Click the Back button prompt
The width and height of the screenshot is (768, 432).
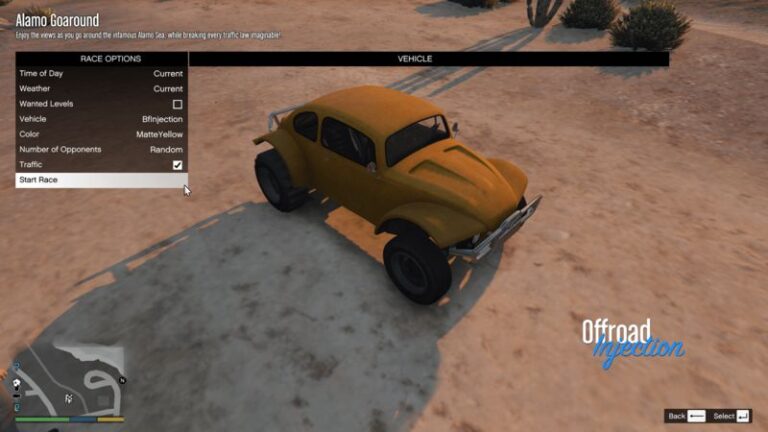click(x=686, y=416)
